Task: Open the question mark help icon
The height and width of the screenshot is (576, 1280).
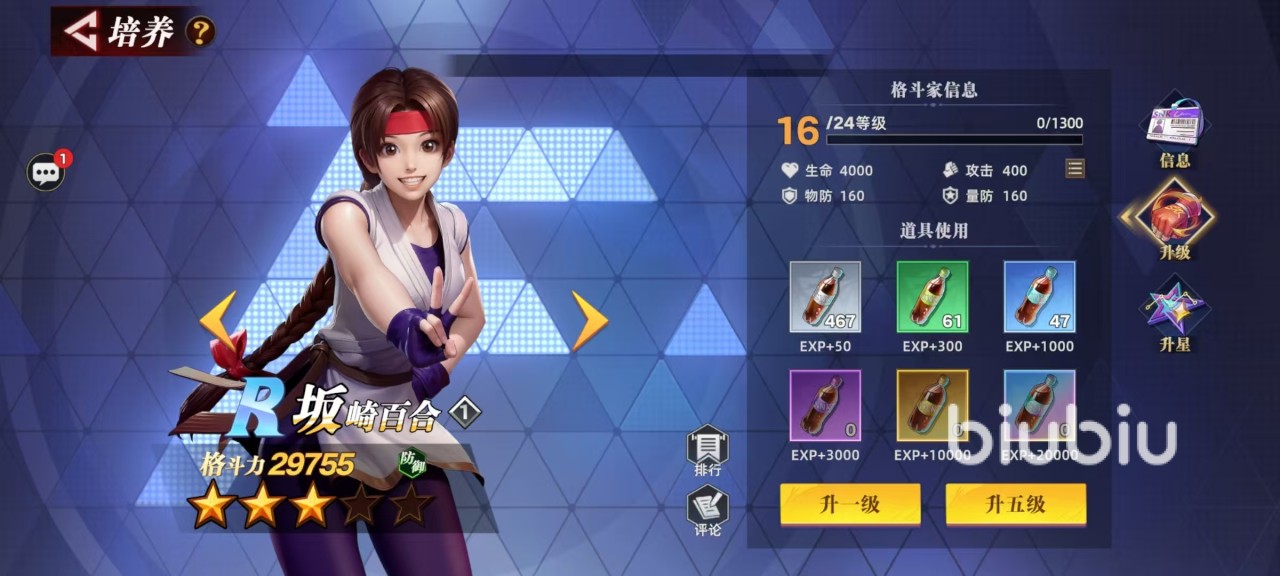Action: point(200,32)
